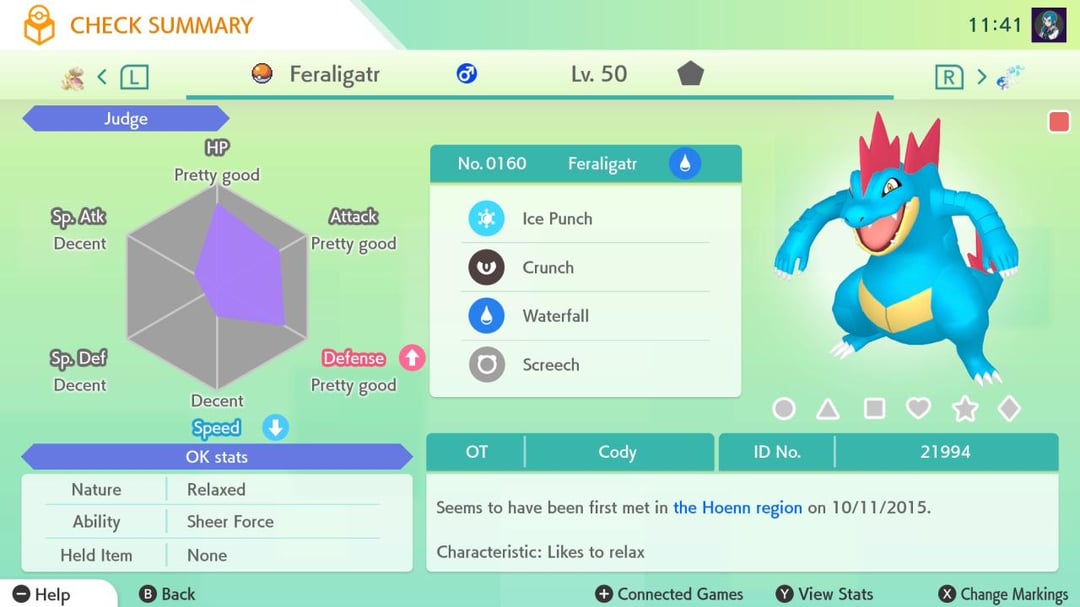This screenshot has height=607, width=1080.
Task: Toggle the square marking
Action: click(874, 408)
